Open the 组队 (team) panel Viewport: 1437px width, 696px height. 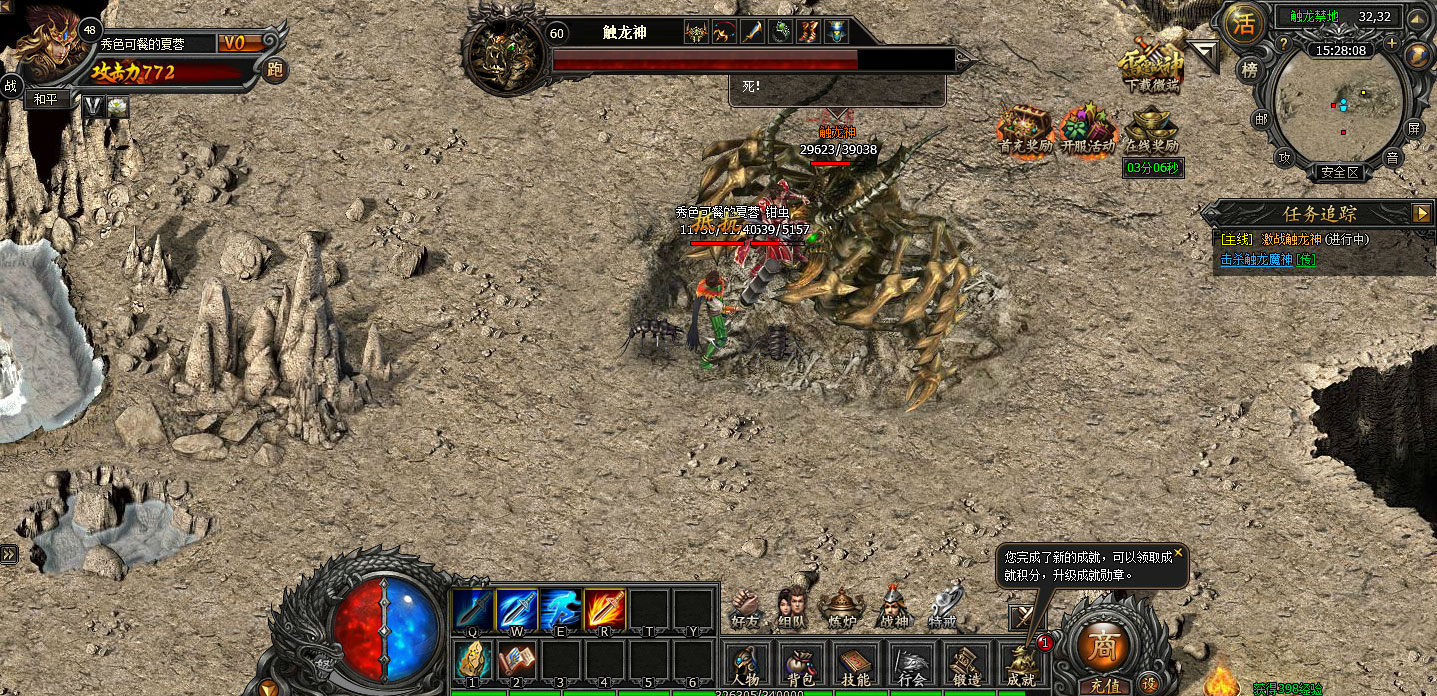point(791,607)
